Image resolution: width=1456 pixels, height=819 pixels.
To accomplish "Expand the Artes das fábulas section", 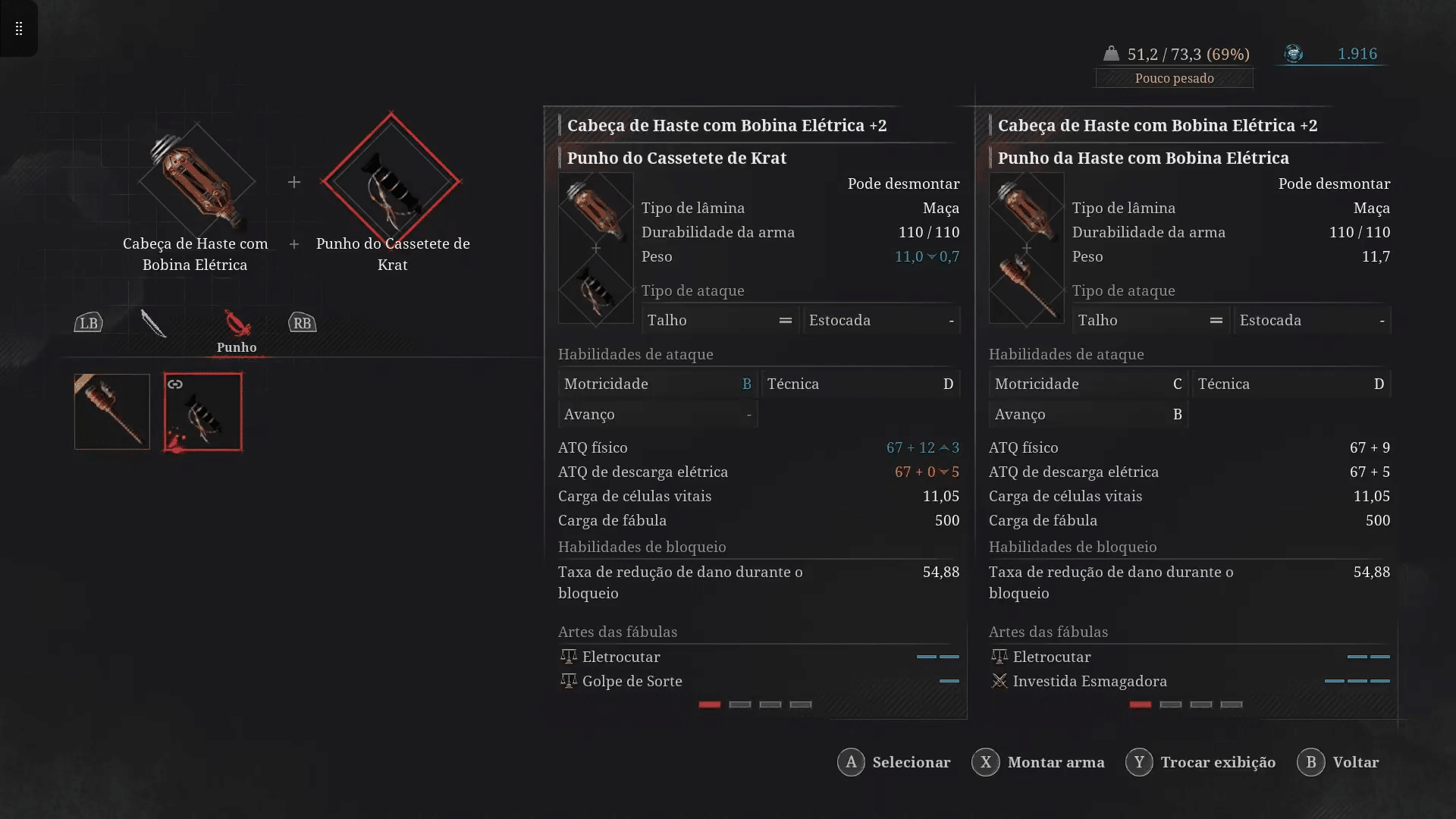I will (618, 632).
